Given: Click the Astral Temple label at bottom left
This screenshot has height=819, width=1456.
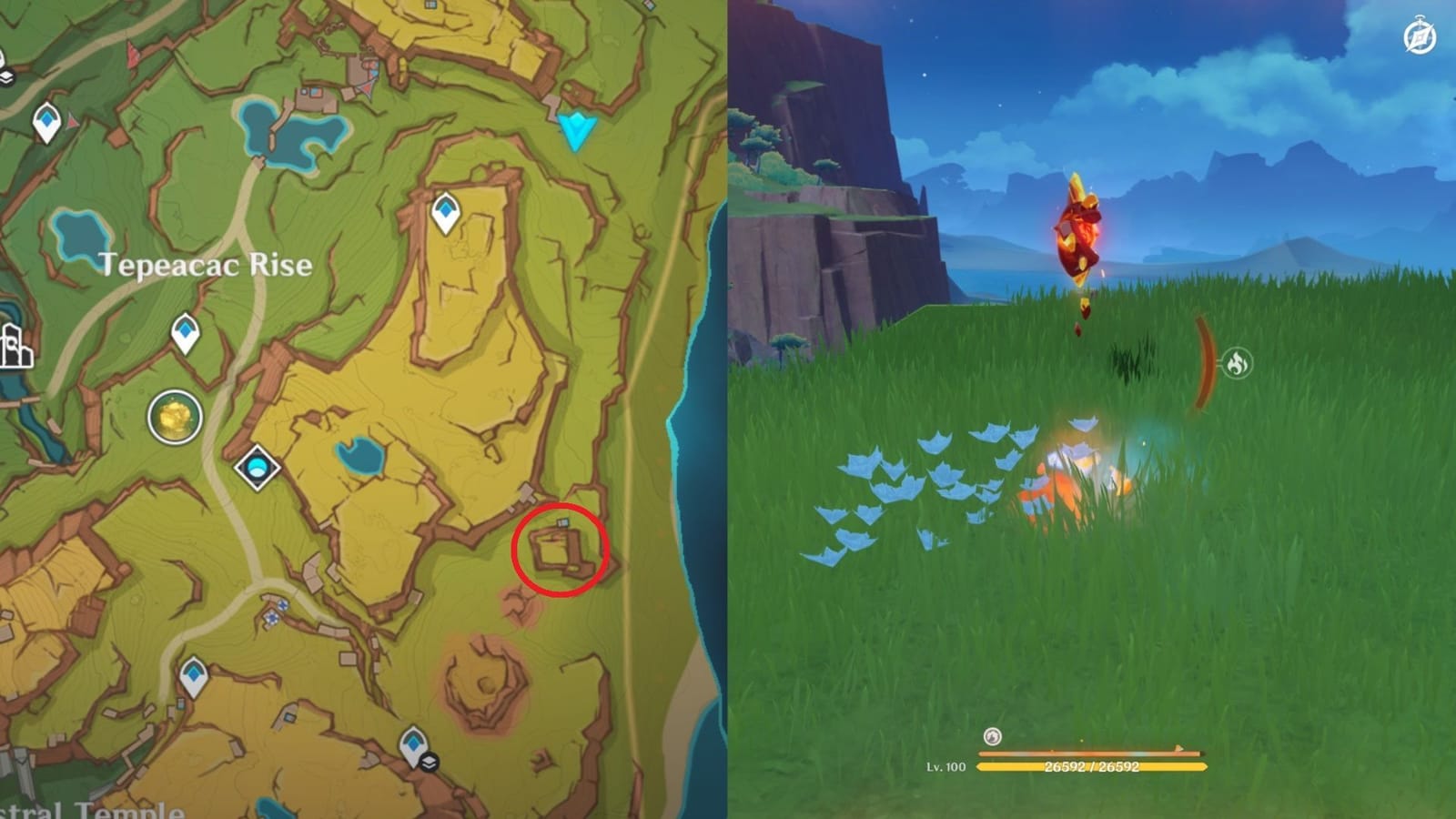Looking at the screenshot, I should coord(91,808).
